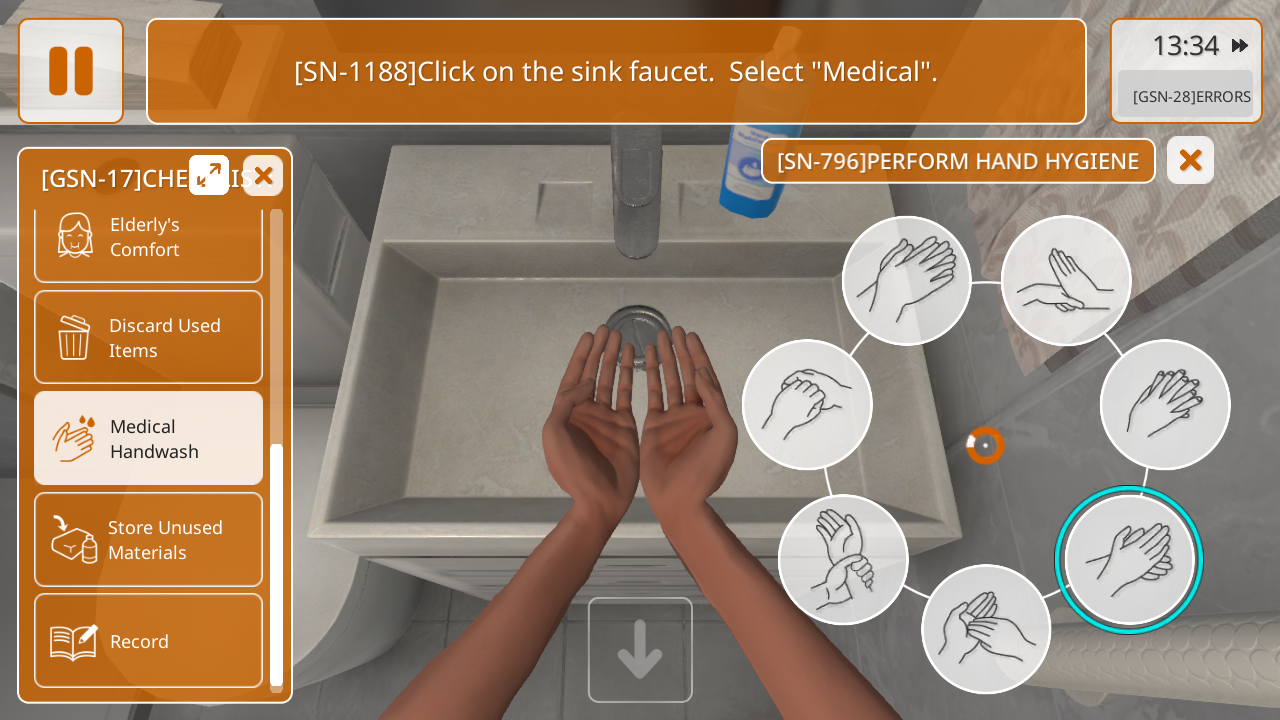The height and width of the screenshot is (720, 1280).
Task: Expand the checklist panel
Action: point(209,175)
